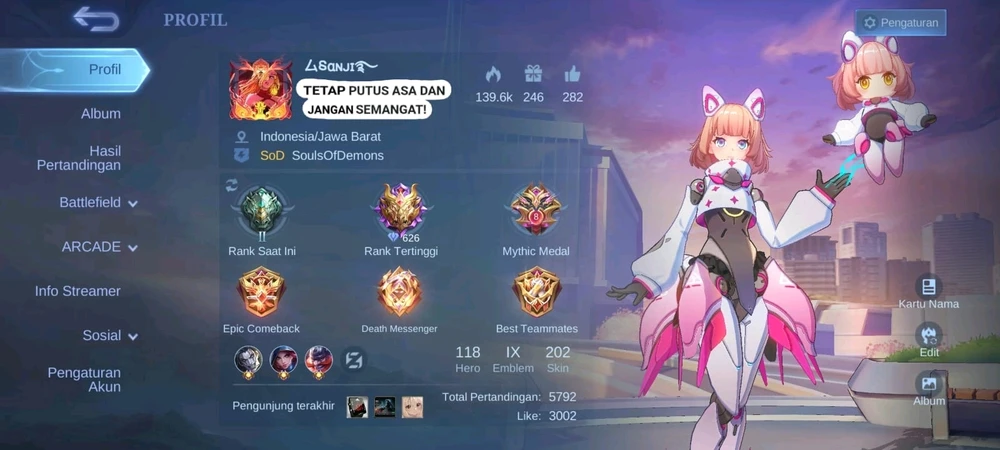Click the player avatar portrait
This screenshot has width=1000, height=450.
(x=260, y=88)
